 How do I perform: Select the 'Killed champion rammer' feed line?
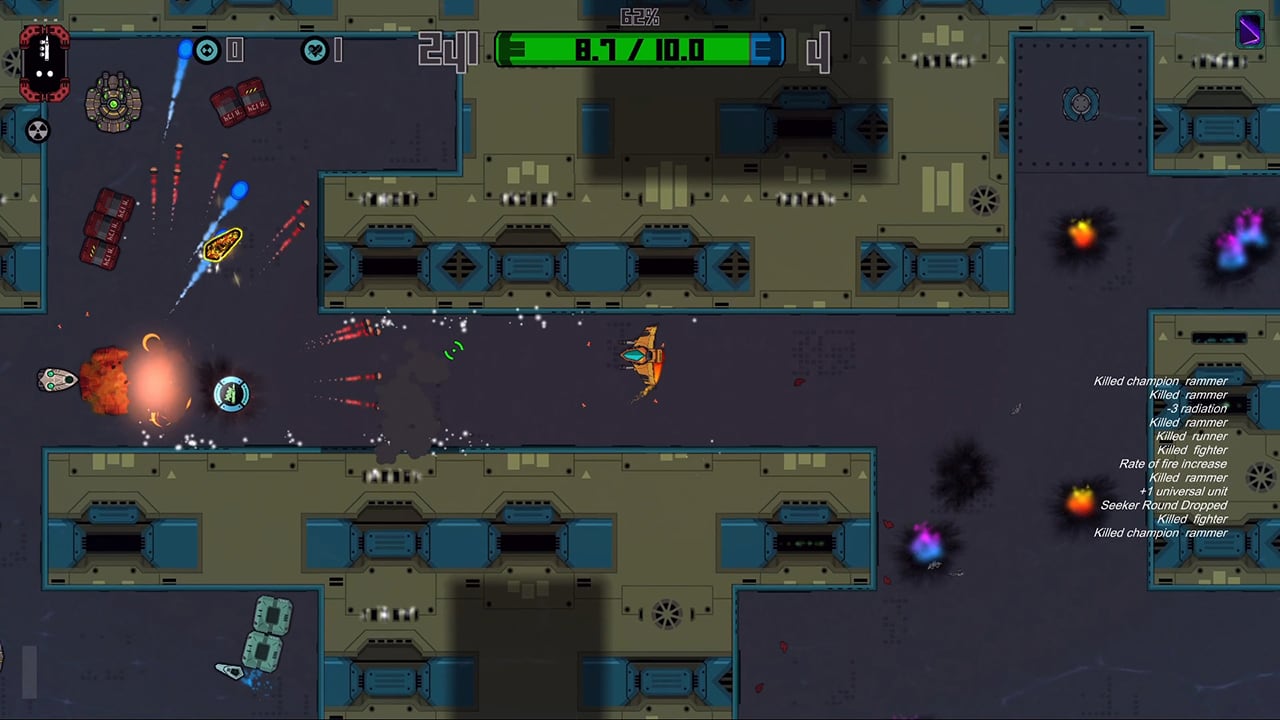tap(1160, 381)
